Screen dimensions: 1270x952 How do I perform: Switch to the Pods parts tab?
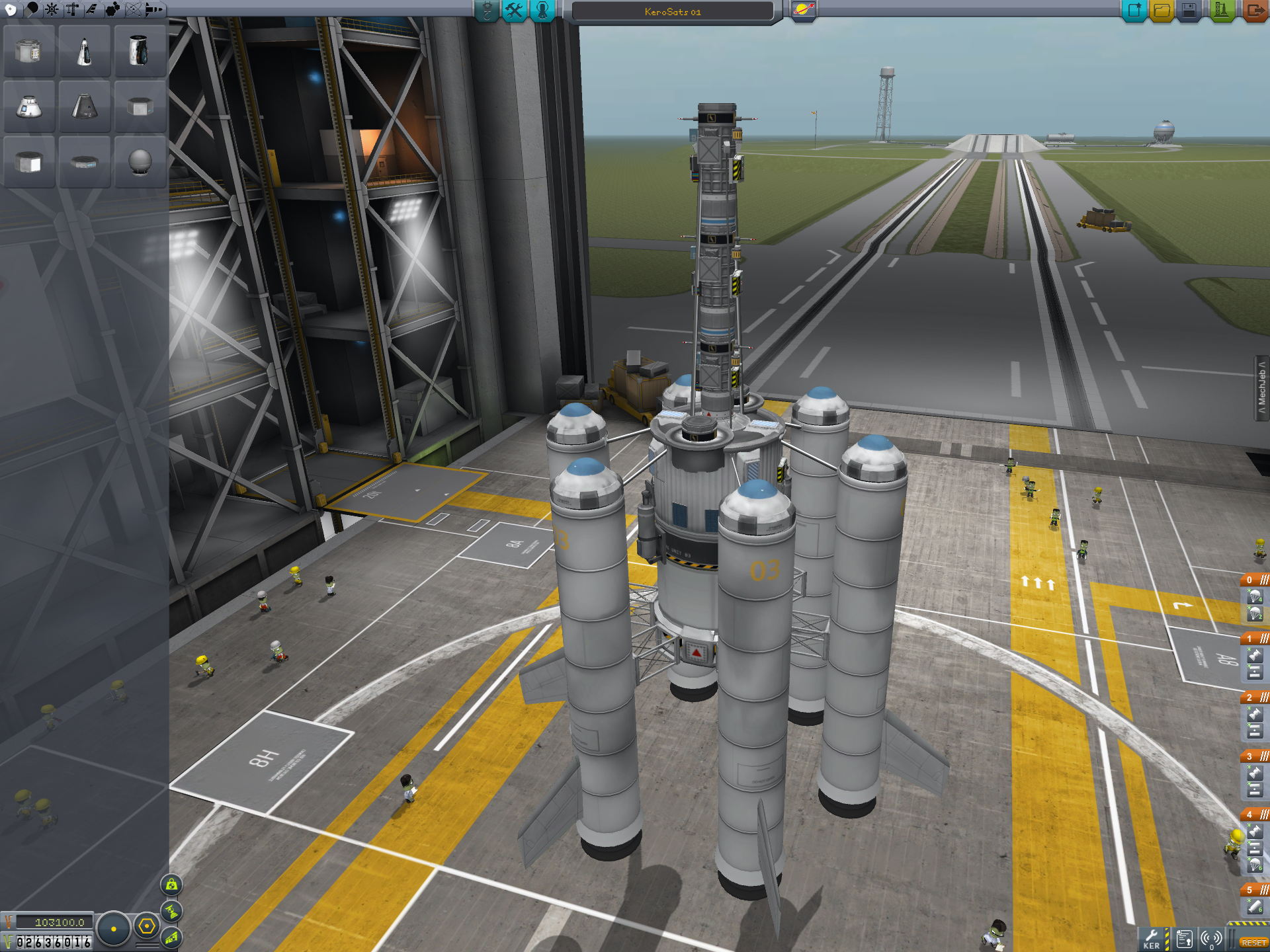click(11, 9)
